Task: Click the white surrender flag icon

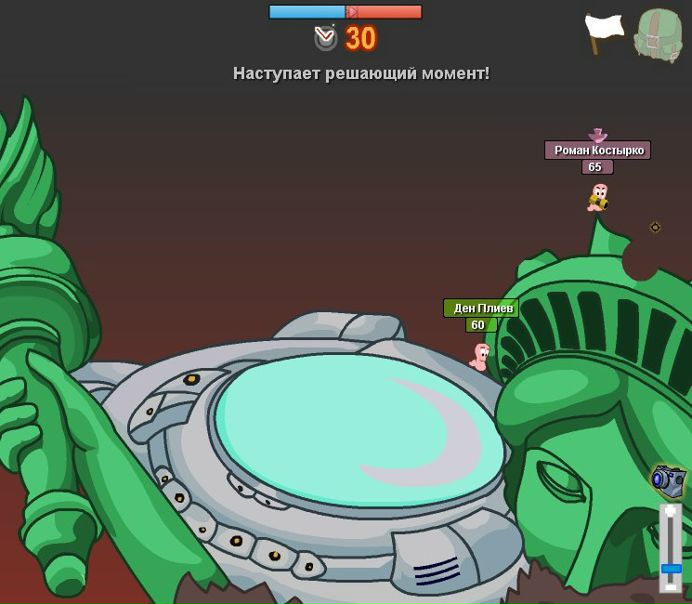Action: point(603,32)
